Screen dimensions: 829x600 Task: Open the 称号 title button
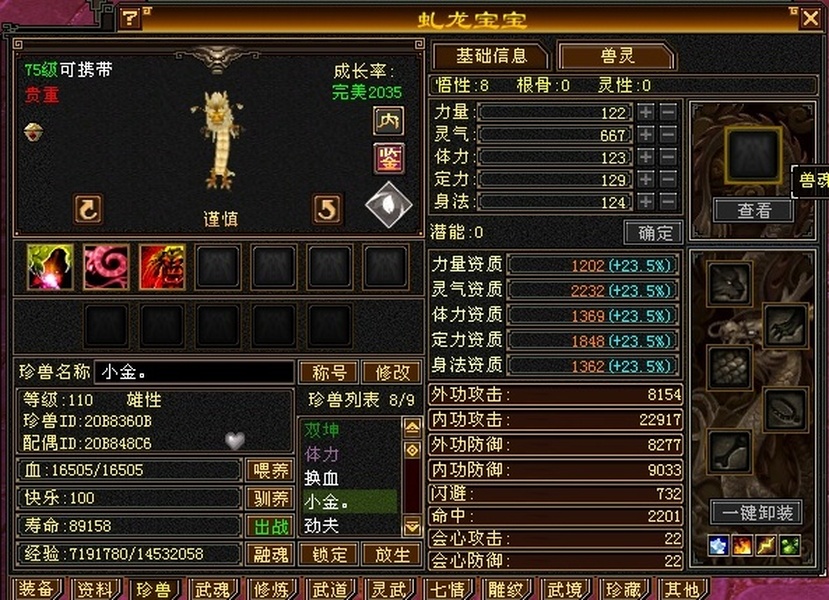pos(329,372)
